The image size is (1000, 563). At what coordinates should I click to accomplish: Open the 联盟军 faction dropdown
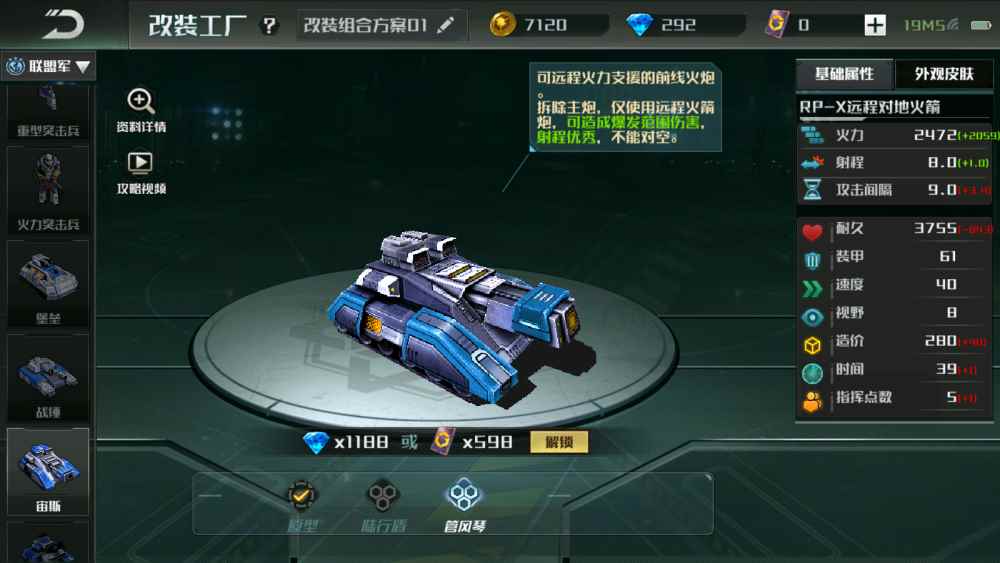pyautogui.click(x=49, y=67)
